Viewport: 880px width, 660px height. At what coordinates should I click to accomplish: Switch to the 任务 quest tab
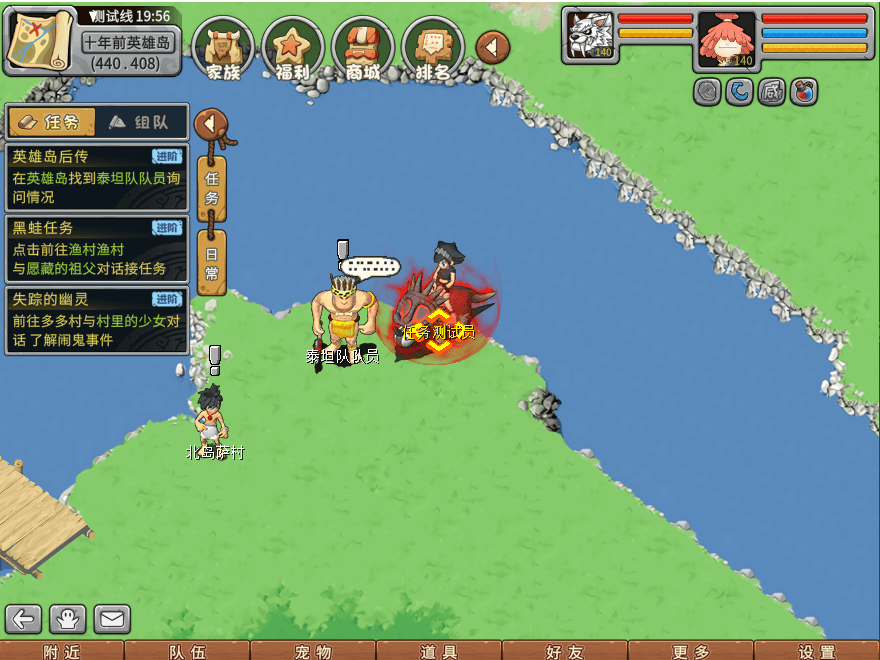coord(51,122)
